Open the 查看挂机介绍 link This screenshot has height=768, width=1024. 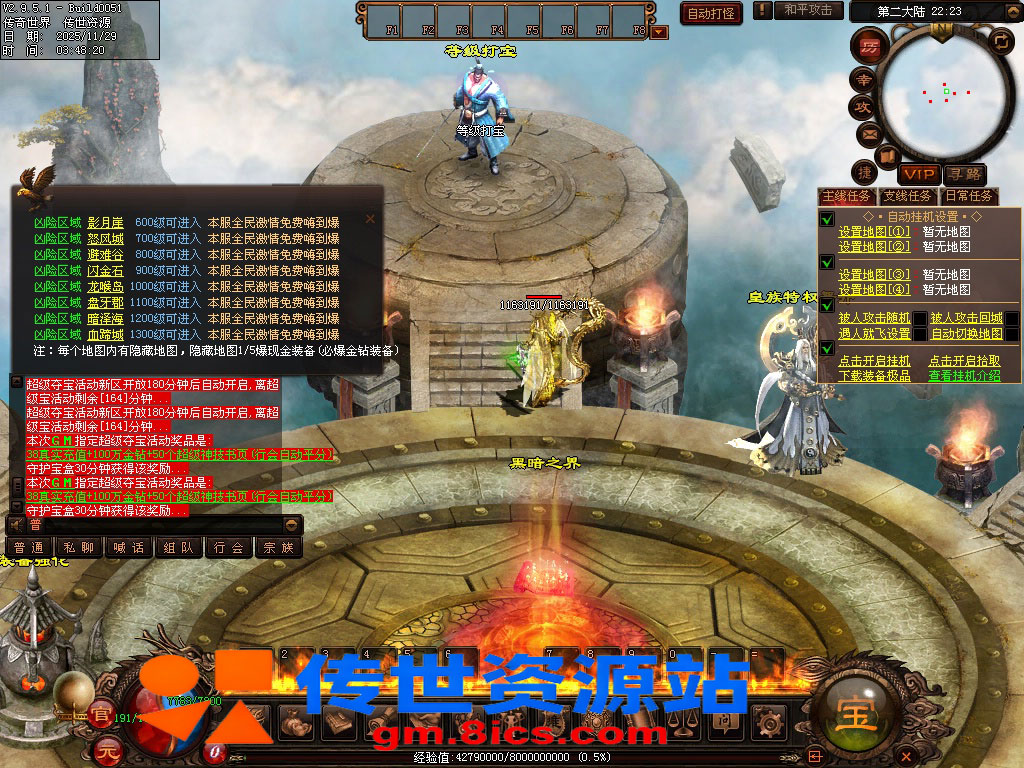[964, 376]
